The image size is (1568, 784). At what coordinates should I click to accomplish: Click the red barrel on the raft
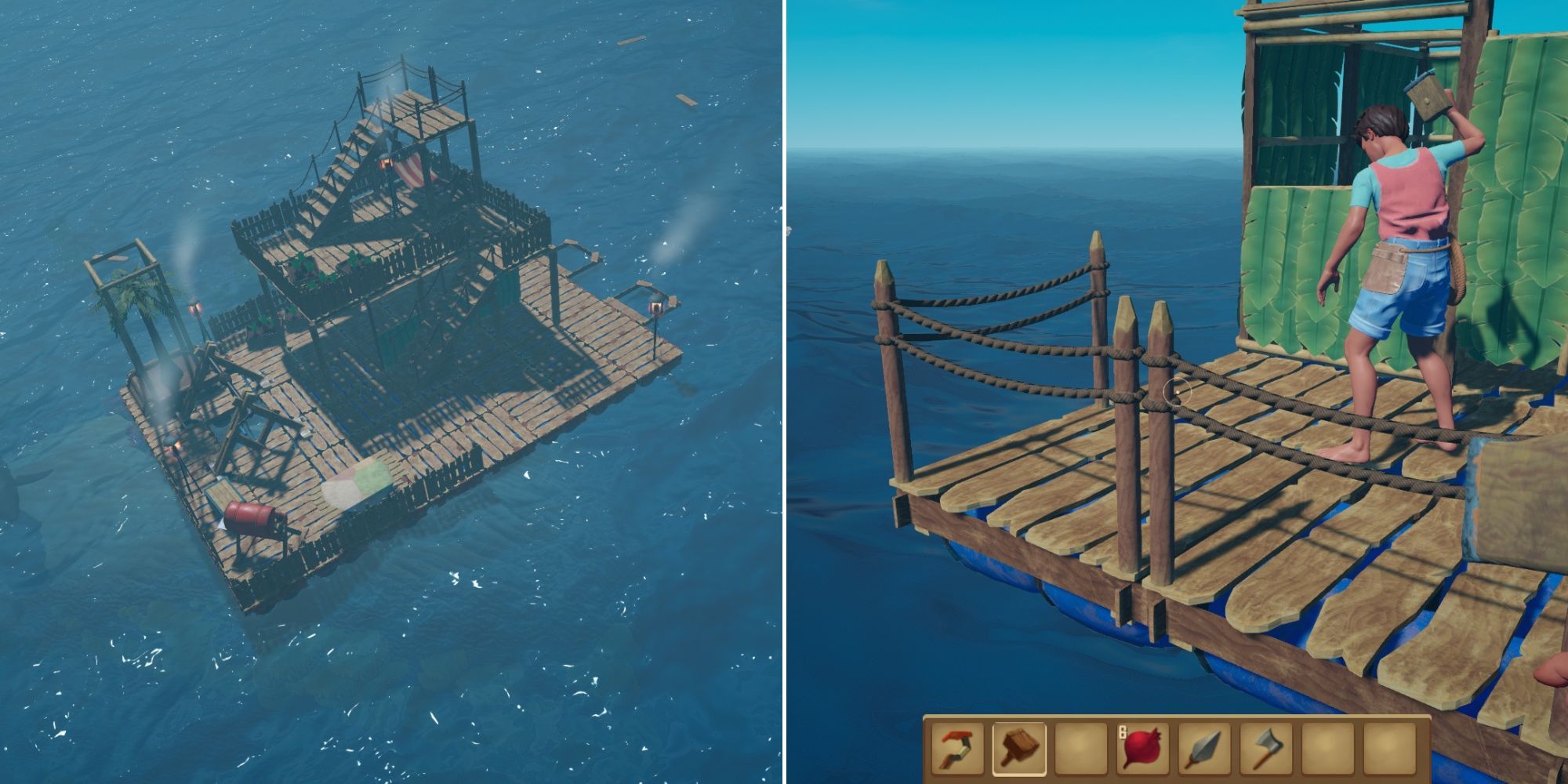251,517
